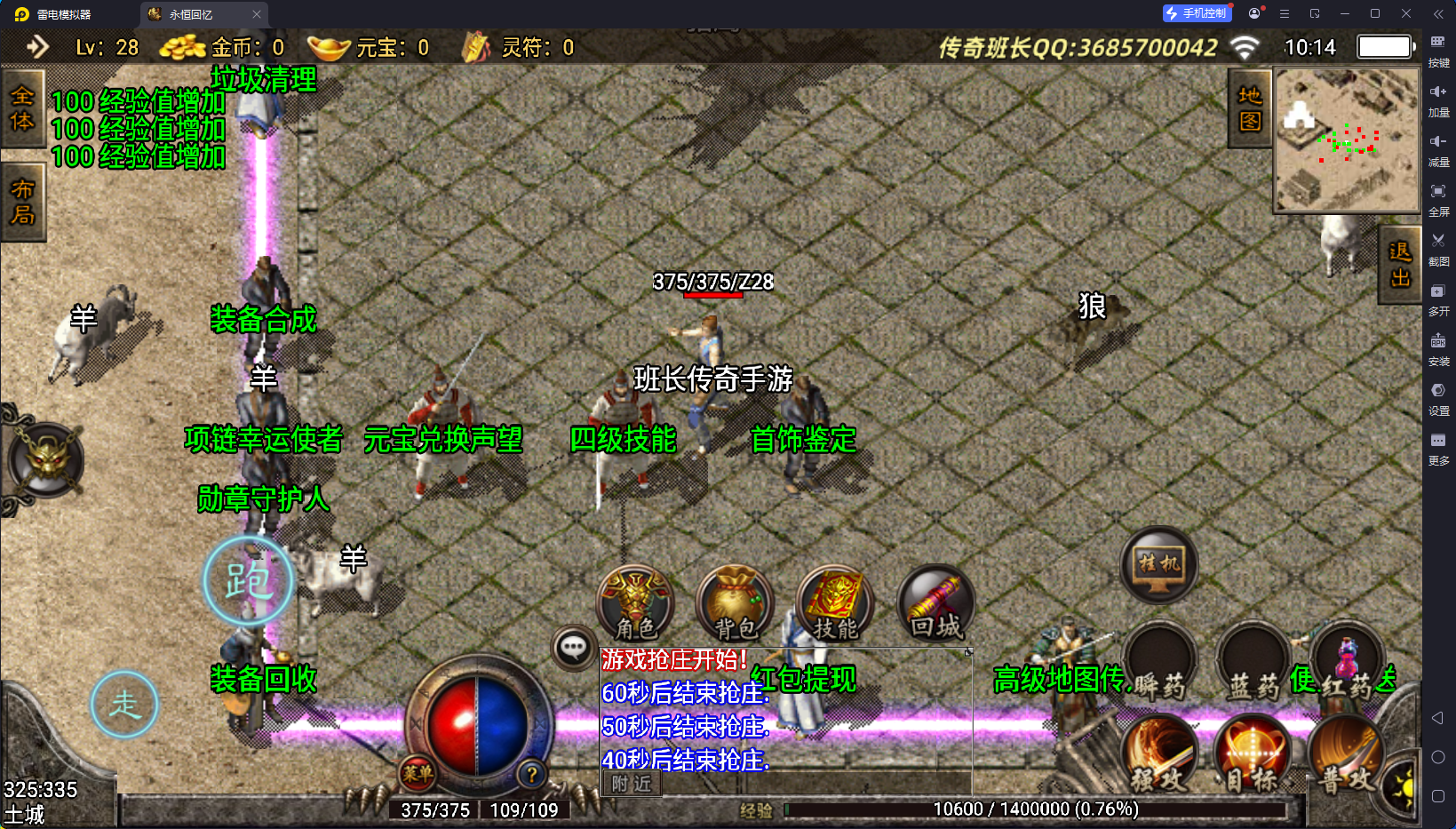Tap the 走 walk button

pos(124,705)
